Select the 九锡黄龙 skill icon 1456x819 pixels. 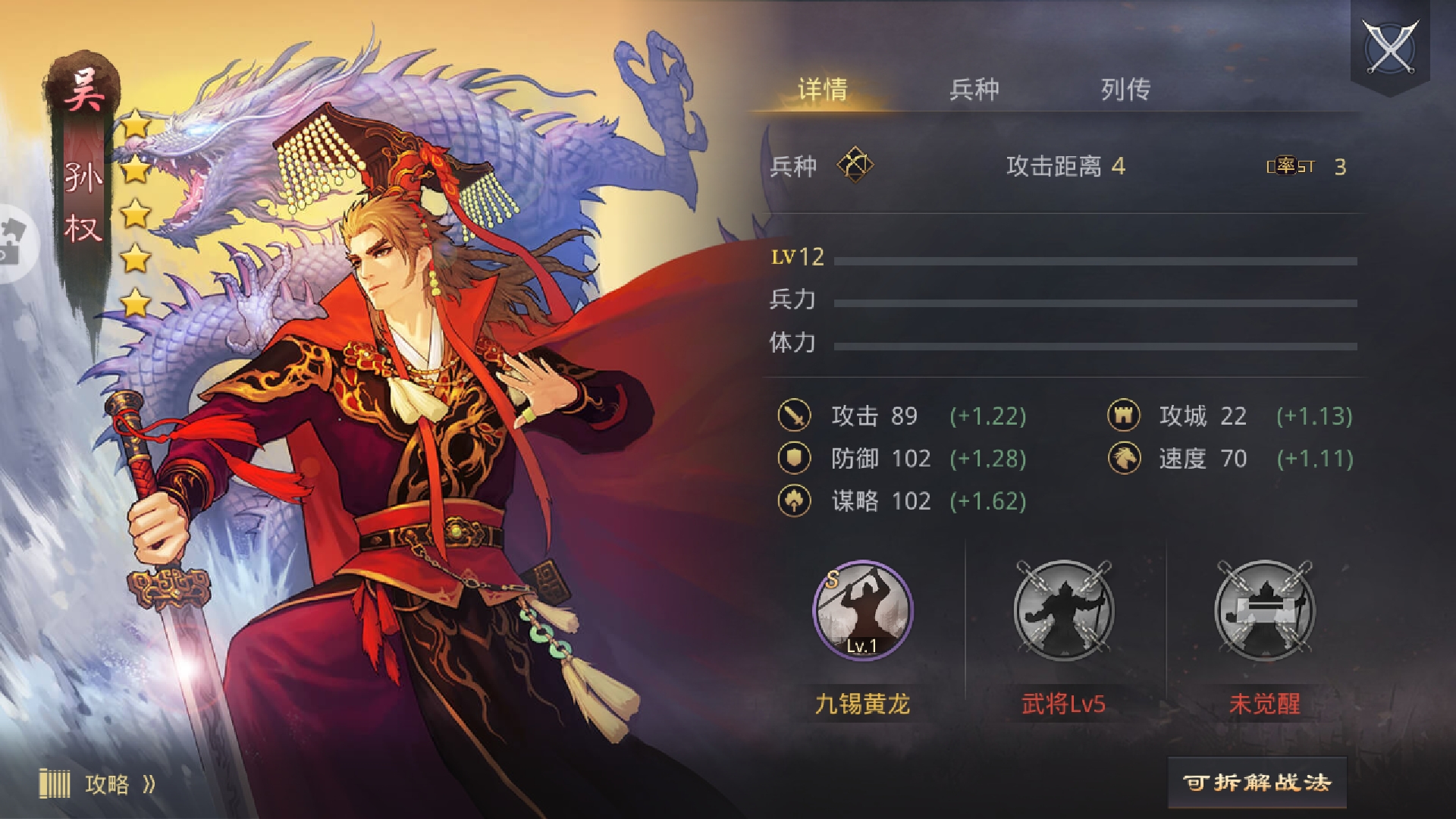(862, 610)
